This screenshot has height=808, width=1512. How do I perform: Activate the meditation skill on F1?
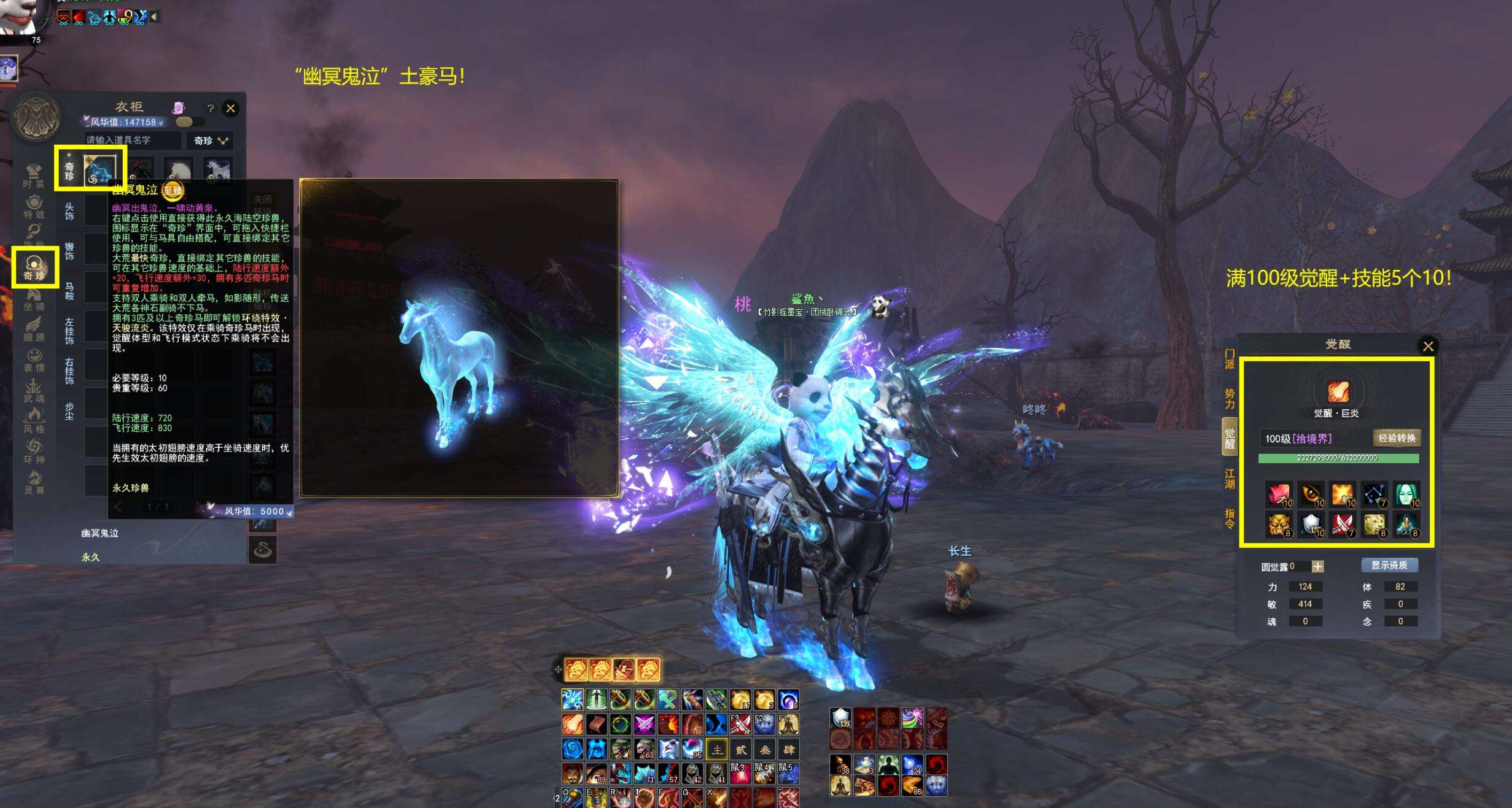788,725
